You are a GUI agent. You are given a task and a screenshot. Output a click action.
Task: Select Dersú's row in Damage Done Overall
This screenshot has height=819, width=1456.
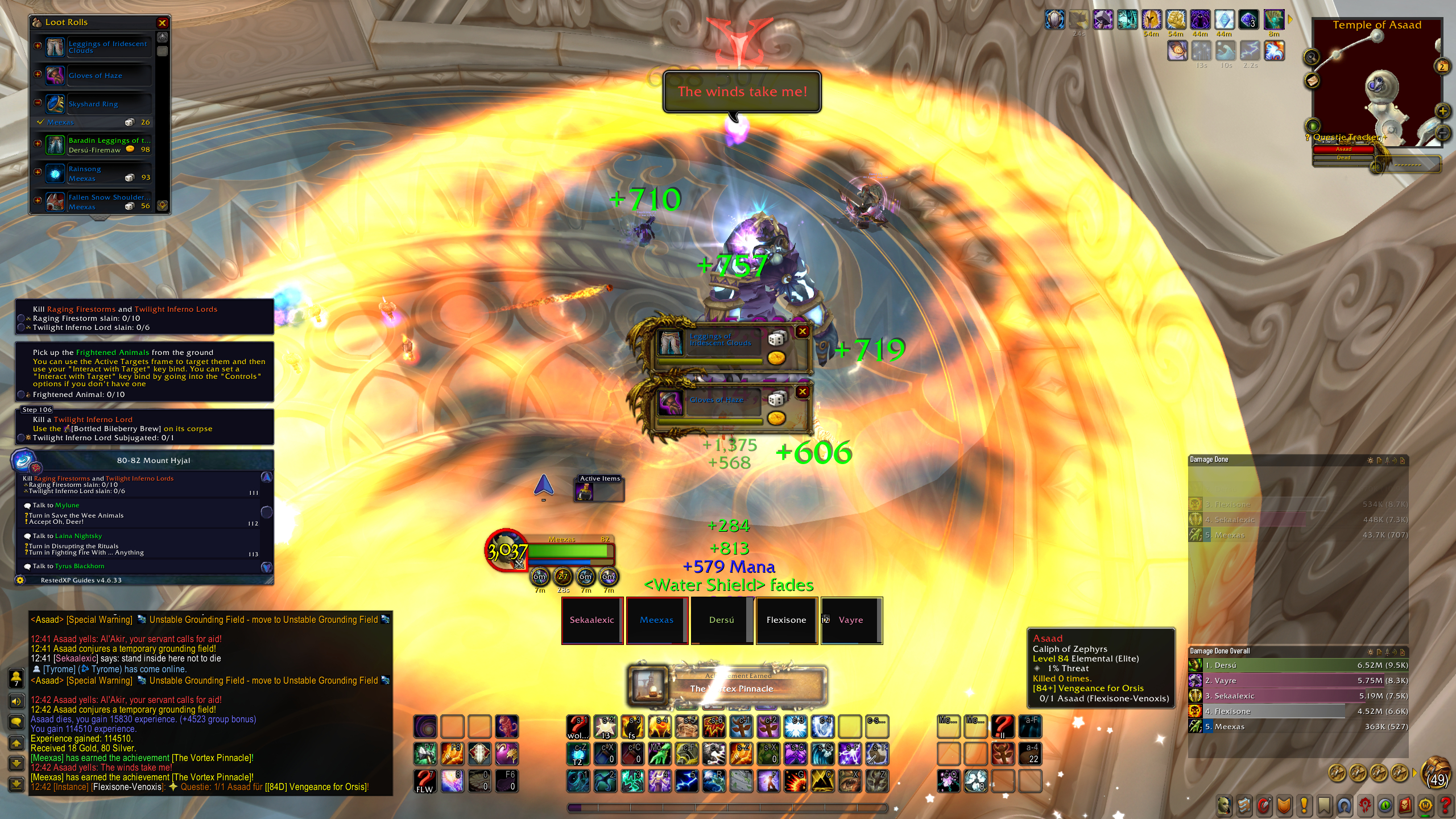click(1297, 665)
